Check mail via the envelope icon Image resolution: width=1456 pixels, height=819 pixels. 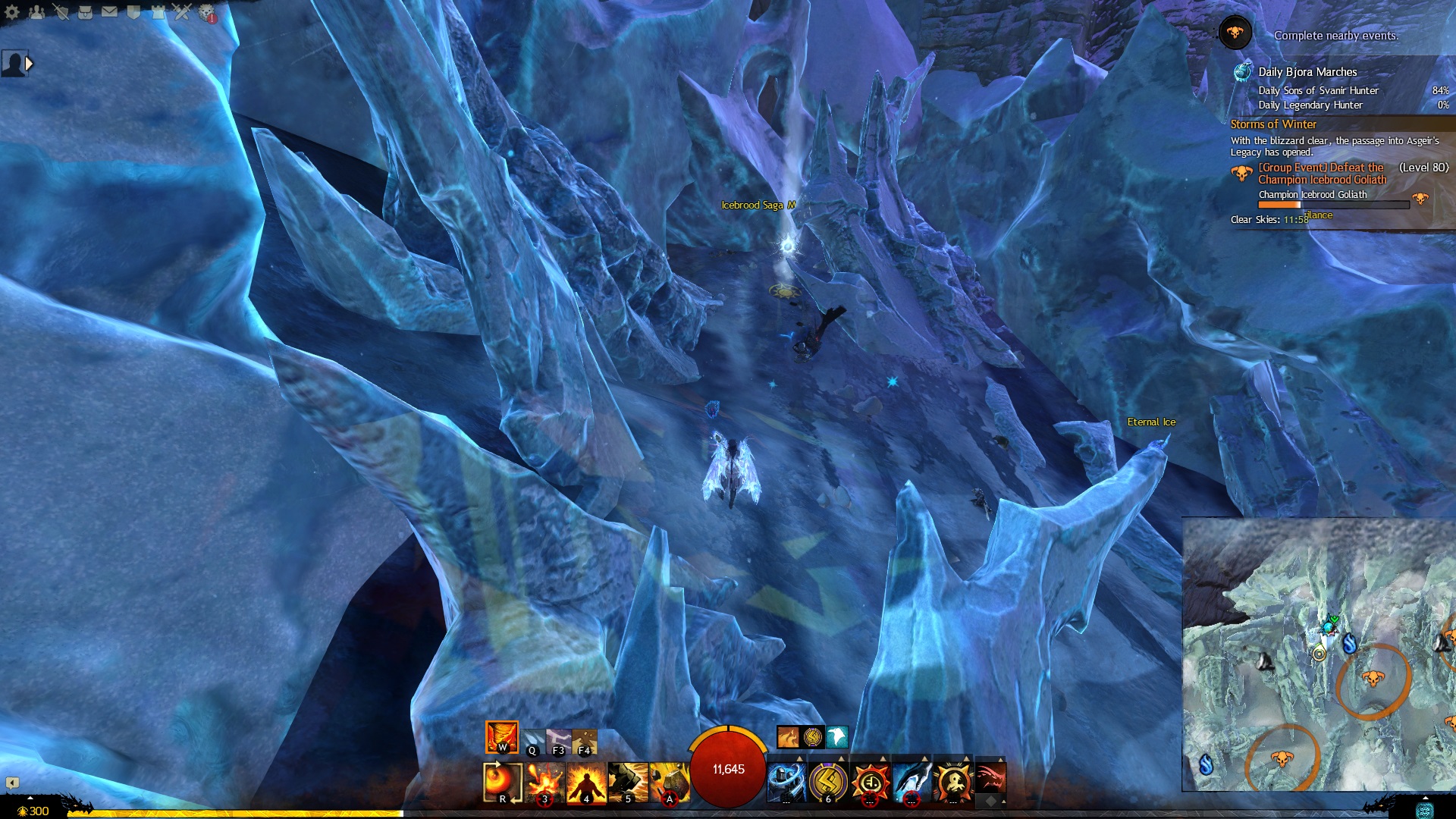pos(109,12)
